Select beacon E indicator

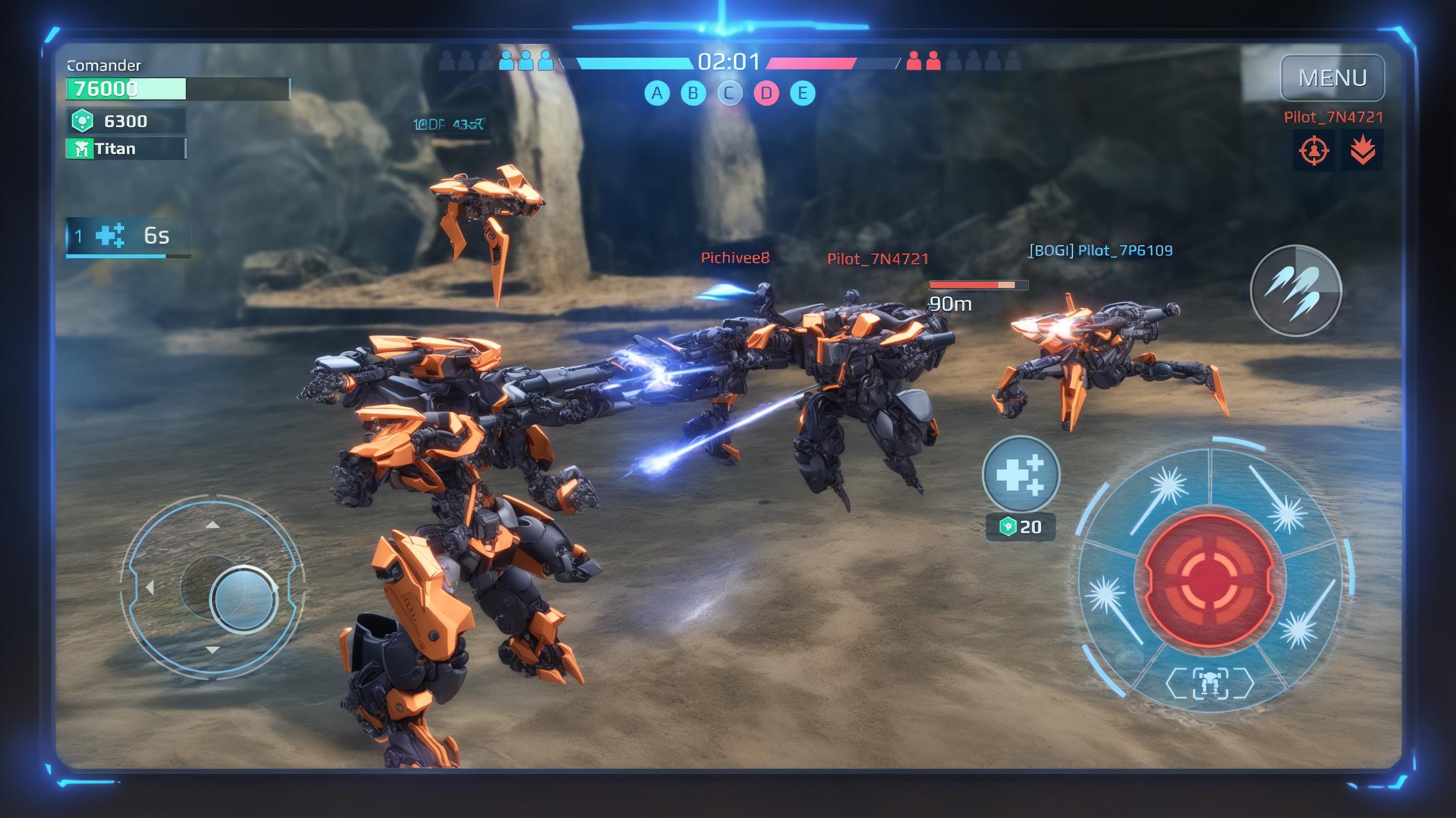[803, 93]
